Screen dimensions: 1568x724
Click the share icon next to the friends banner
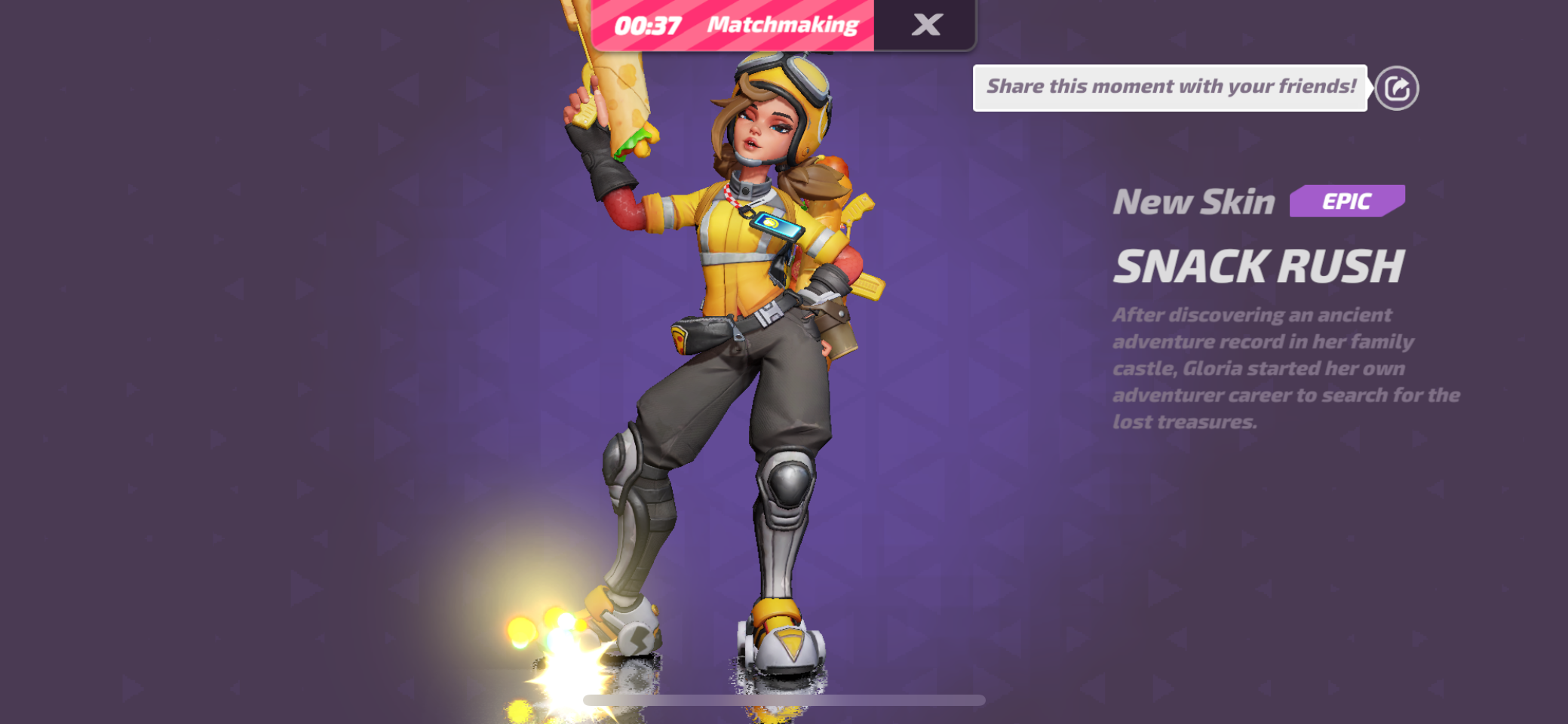(1396, 88)
